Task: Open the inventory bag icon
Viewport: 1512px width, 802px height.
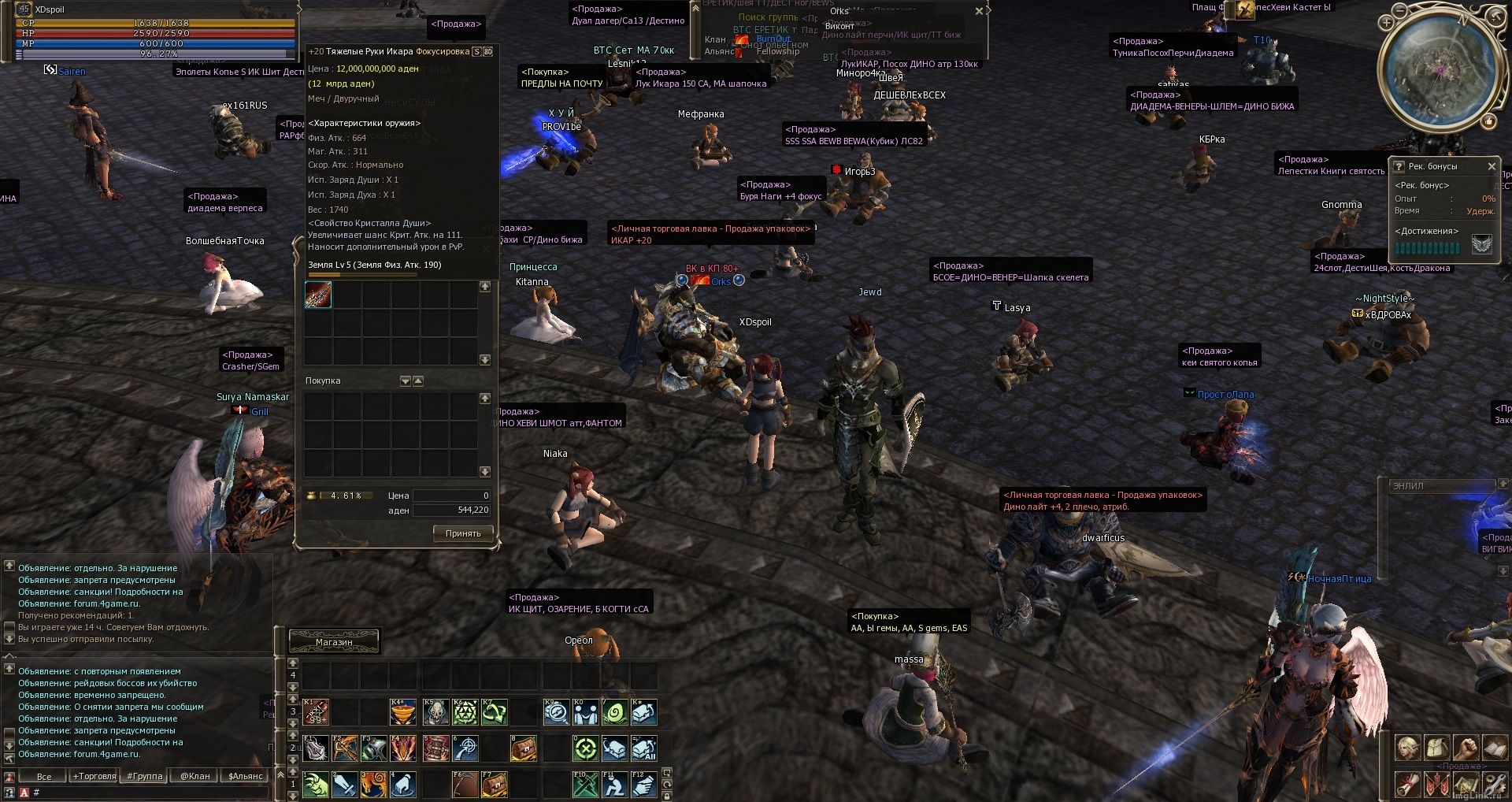Action: pyautogui.click(x=1436, y=748)
